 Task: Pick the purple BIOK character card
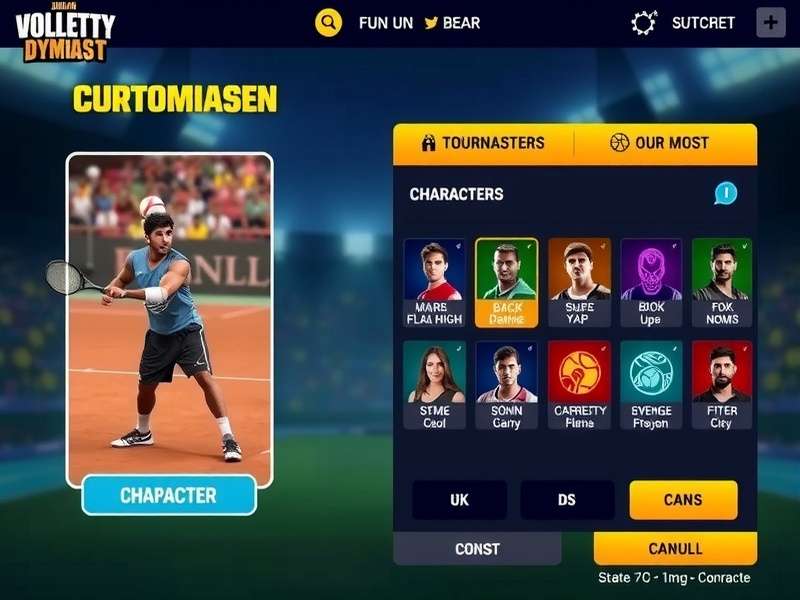pos(651,282)
